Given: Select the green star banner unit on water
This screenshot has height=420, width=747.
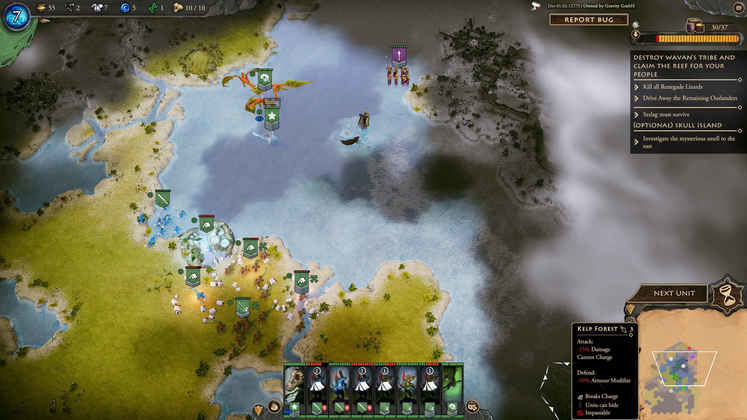Looking at the screenshot, I should (271, 117).
